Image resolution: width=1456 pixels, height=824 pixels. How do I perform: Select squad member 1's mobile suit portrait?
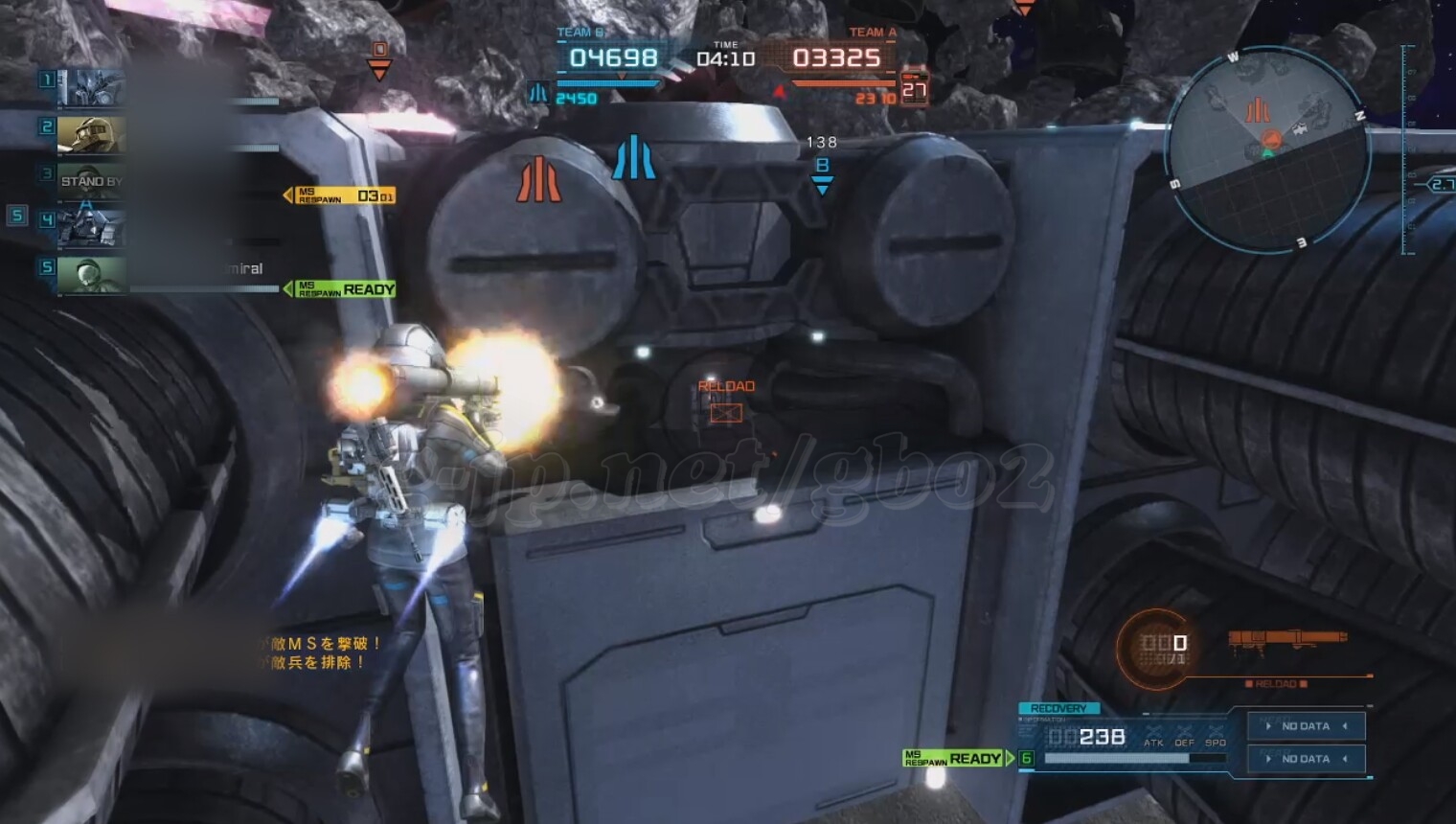pos(91,88)
